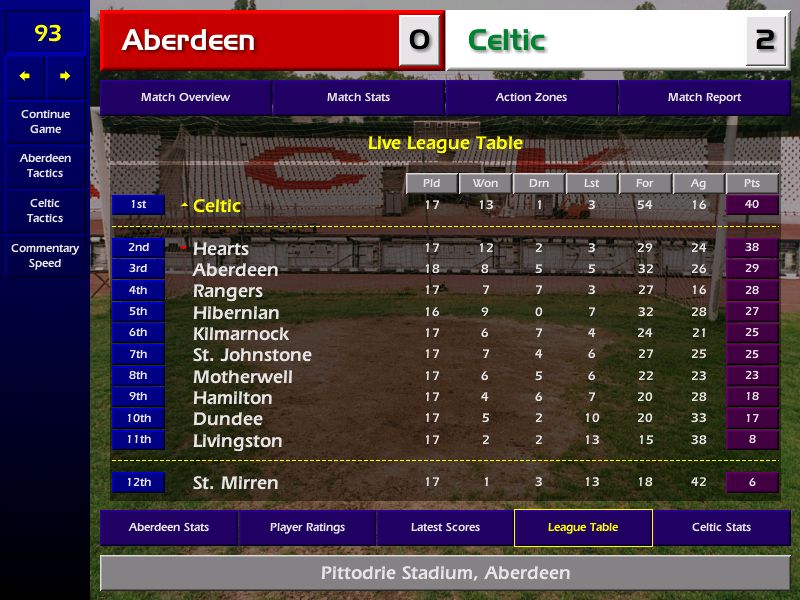
Task: Click the left yellow arrow button
Action: [x=25, y=76]
